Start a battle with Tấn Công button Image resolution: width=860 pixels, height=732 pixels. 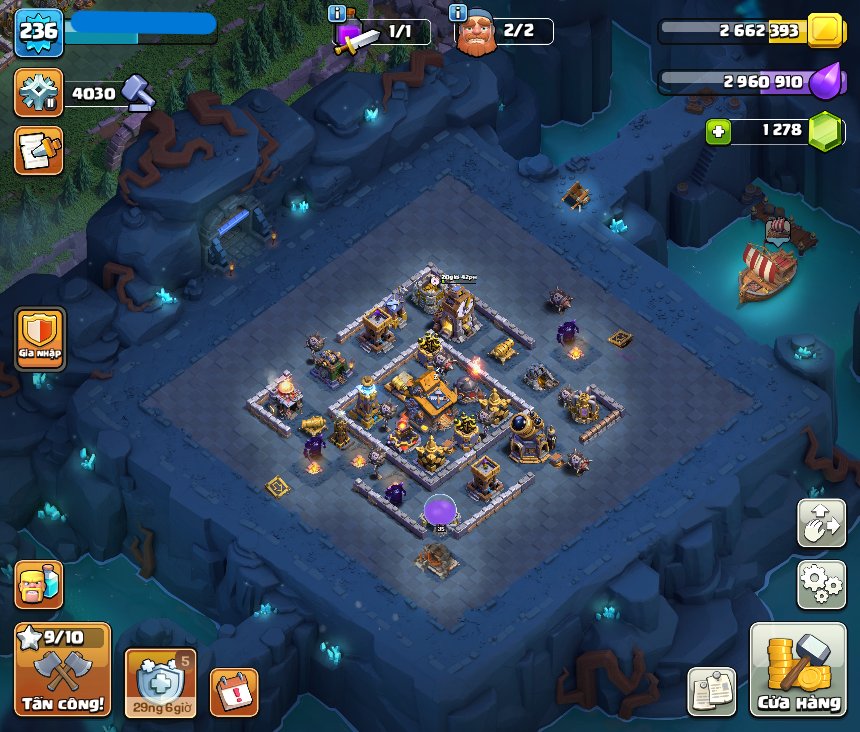pyautogui.click(x=62, y=669)
